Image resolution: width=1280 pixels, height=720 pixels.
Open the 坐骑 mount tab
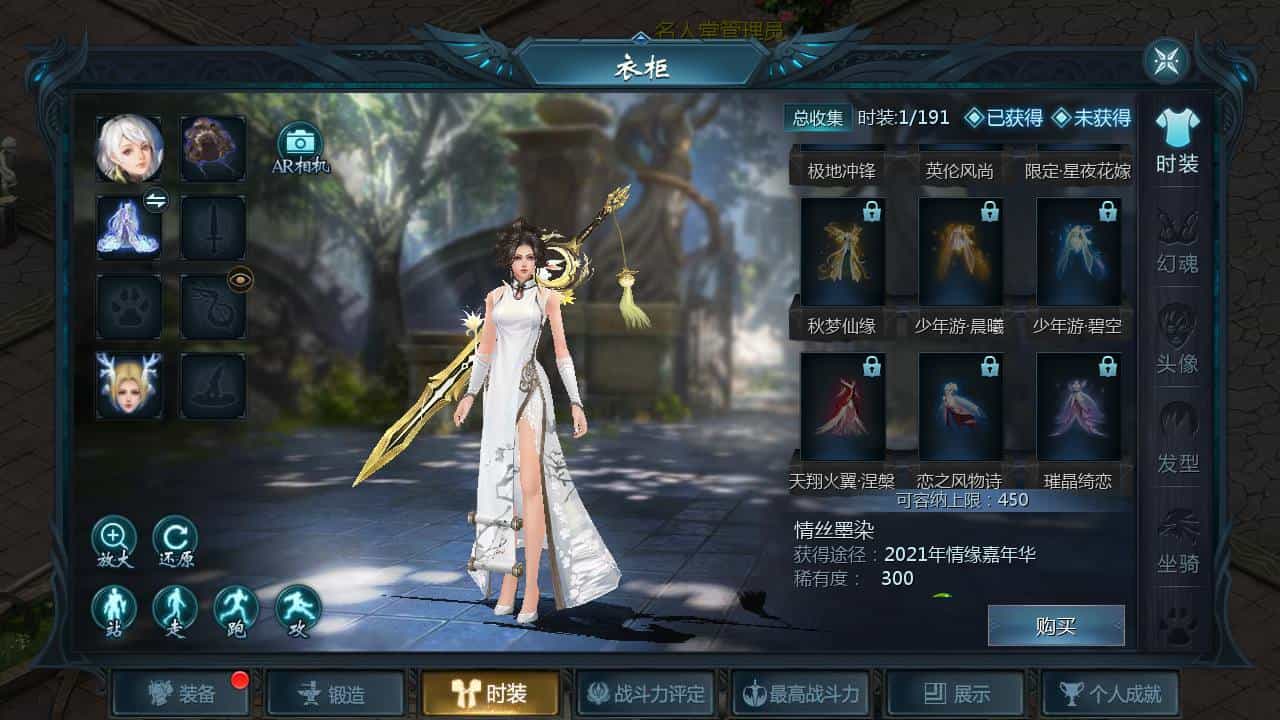(1177, 540)
